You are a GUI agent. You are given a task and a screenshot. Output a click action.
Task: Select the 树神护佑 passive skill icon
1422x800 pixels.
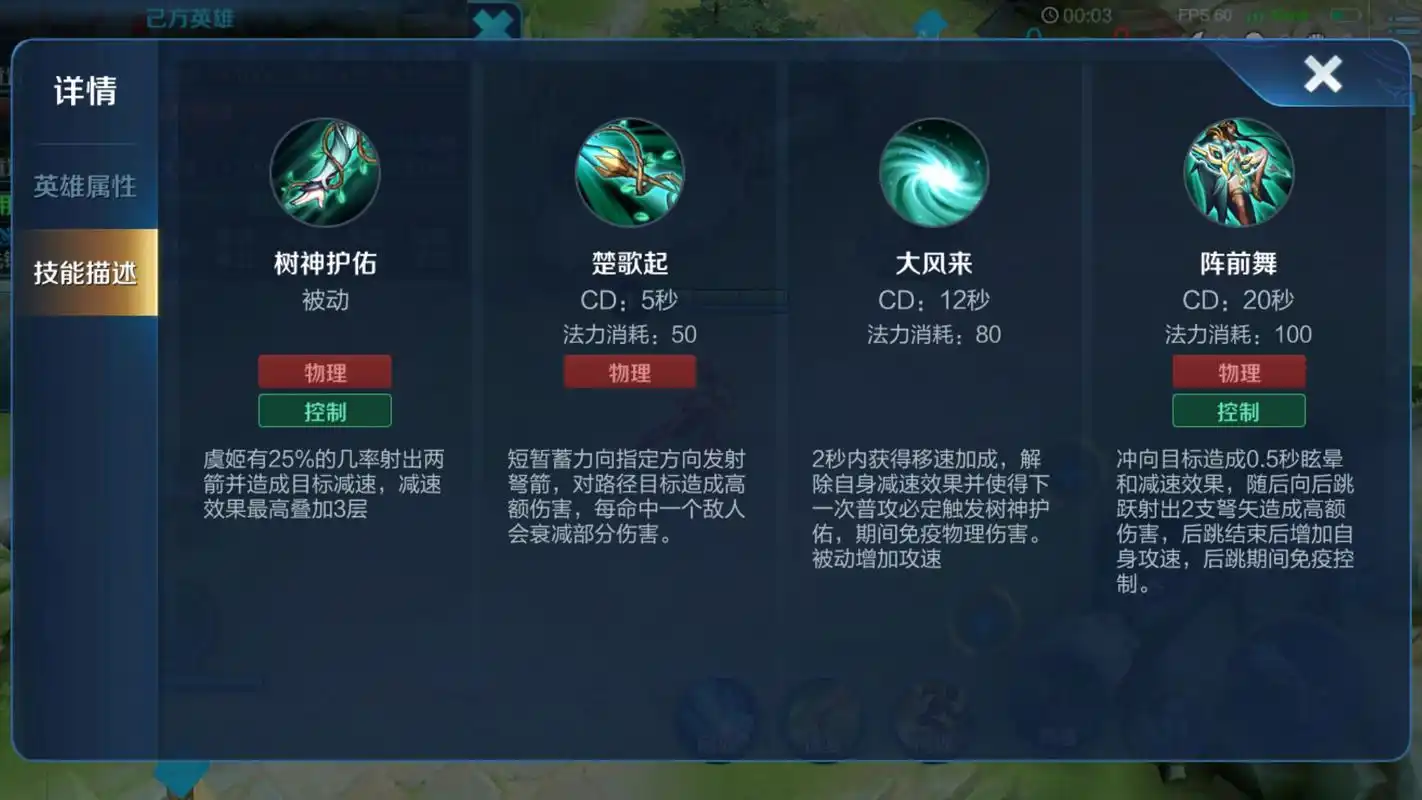coord(324,172)
